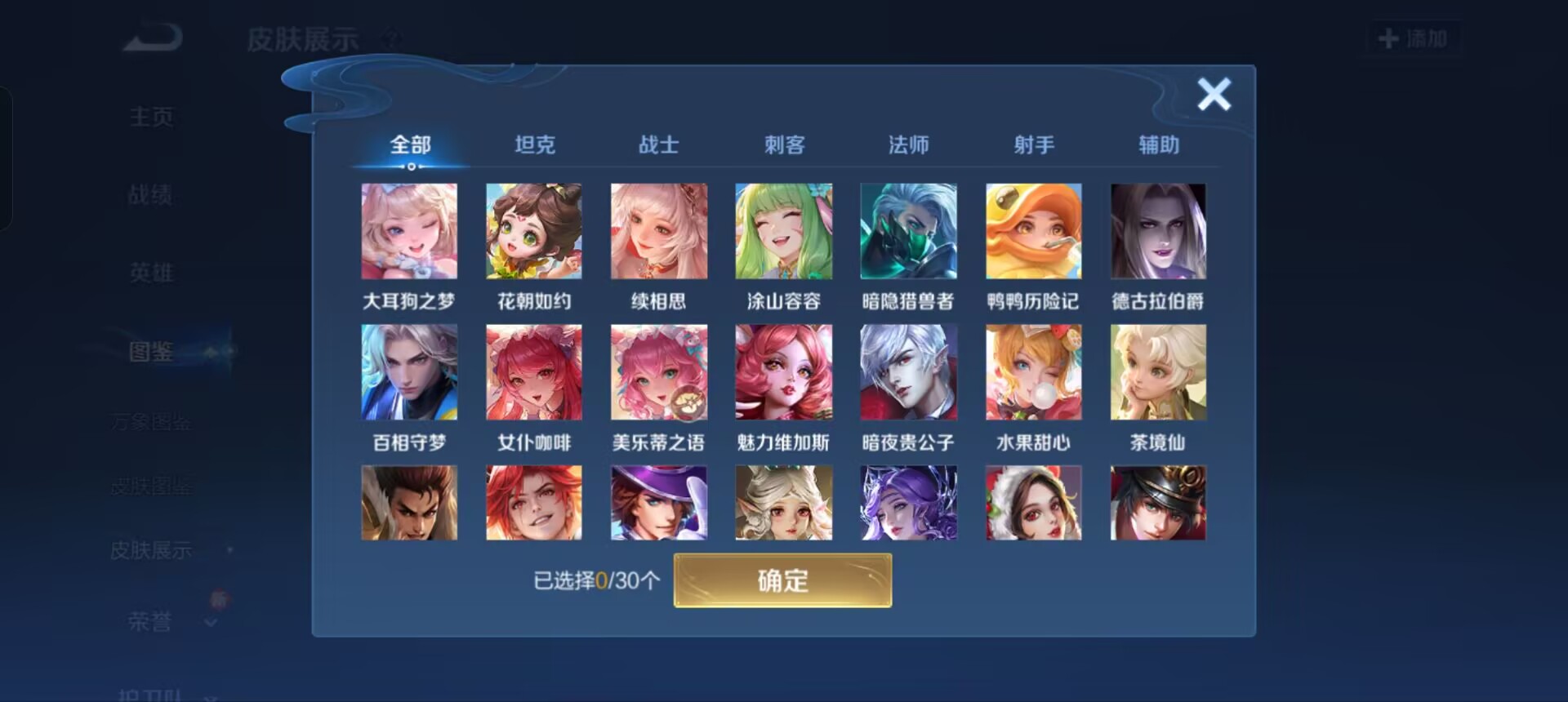Expand the 荣誉 section chevron

[x=211, y=623]
